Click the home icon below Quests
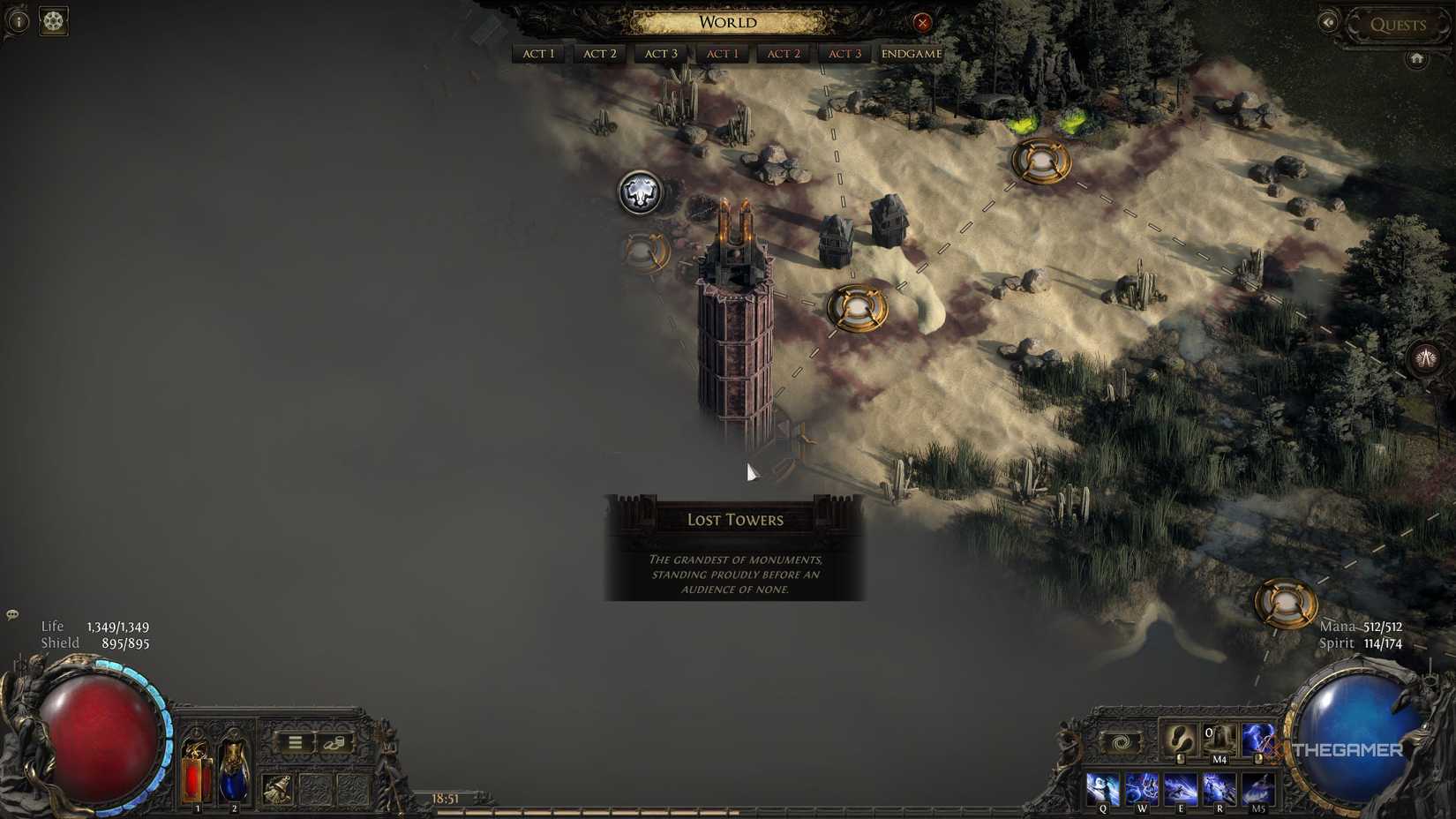The height and width of the screenshot is (819, 1456). click(x=1417, y=58)
